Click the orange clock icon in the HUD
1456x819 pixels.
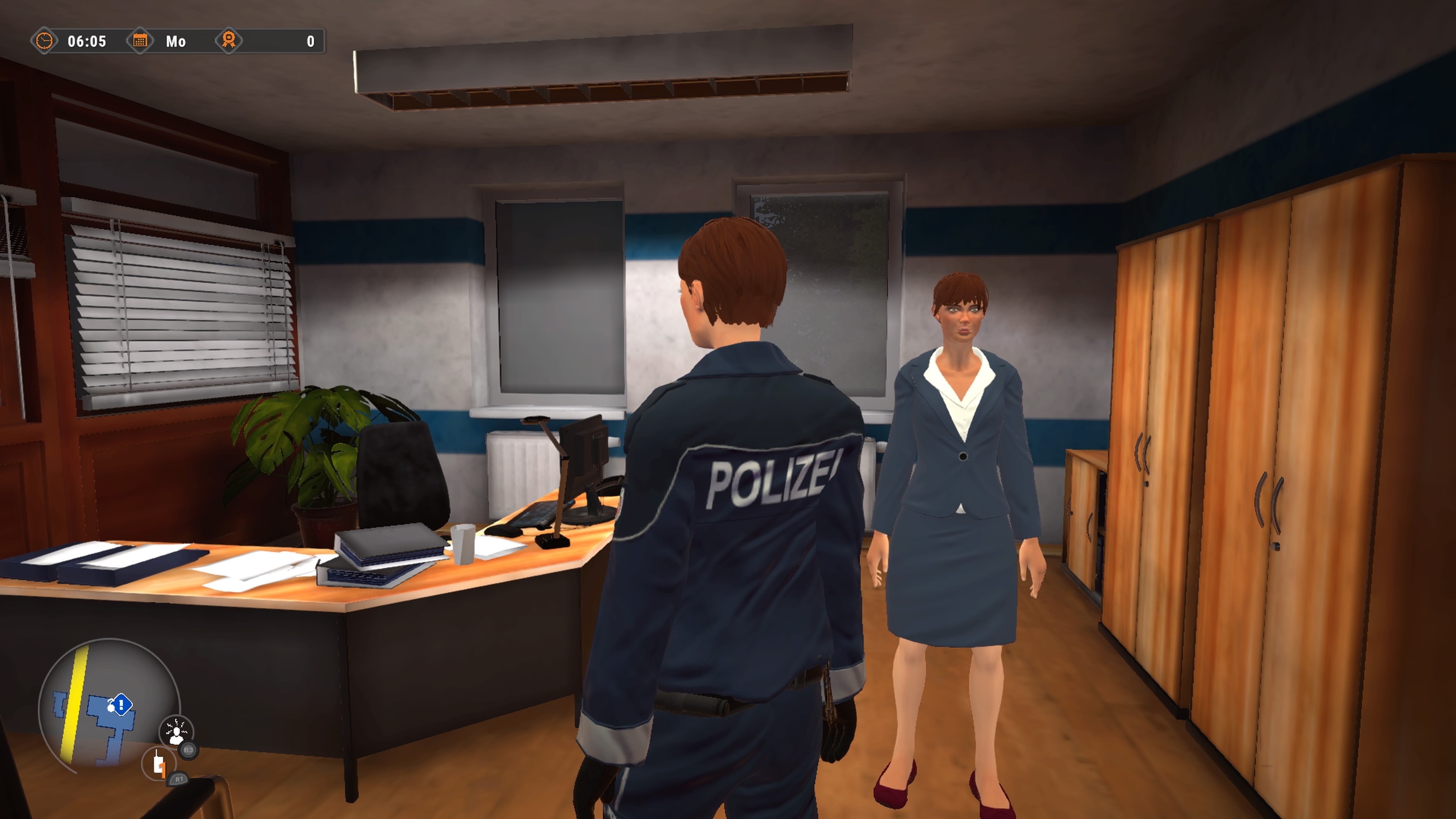(x=45, y=41)
